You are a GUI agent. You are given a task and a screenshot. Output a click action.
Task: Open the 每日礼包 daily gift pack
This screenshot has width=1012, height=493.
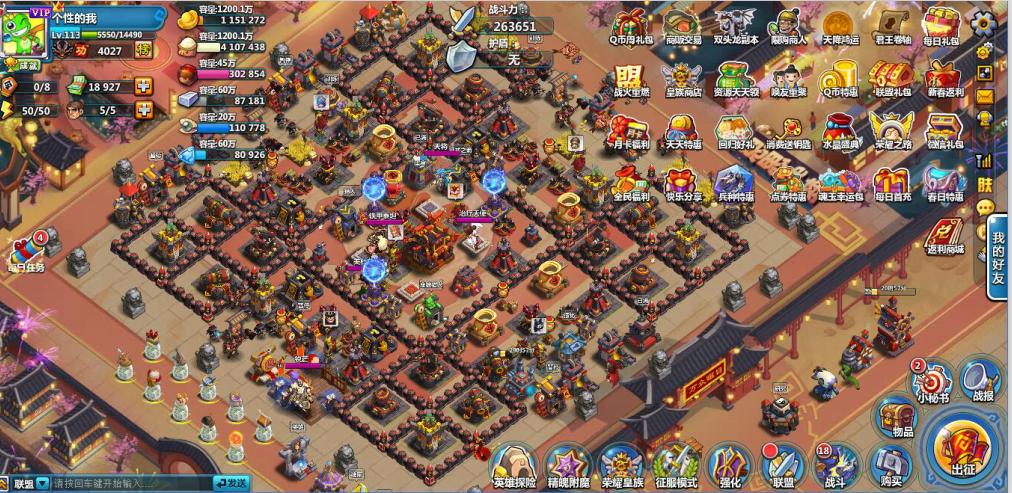coord(940,26)
